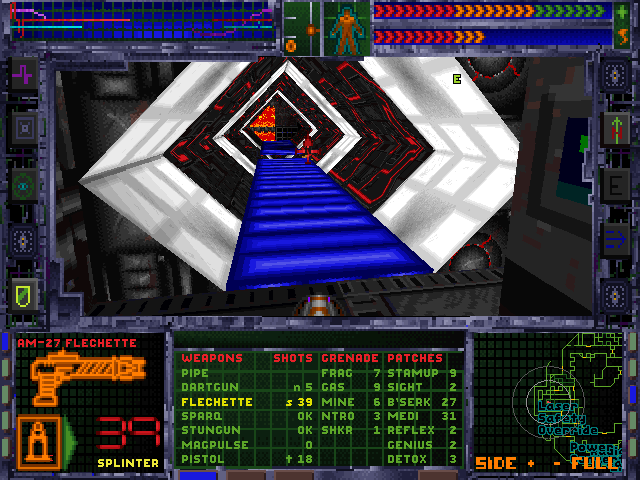640x480 pixels.
Task: Click the SIDE automap button
Action: pyautogui.click(x=495, y=463)
